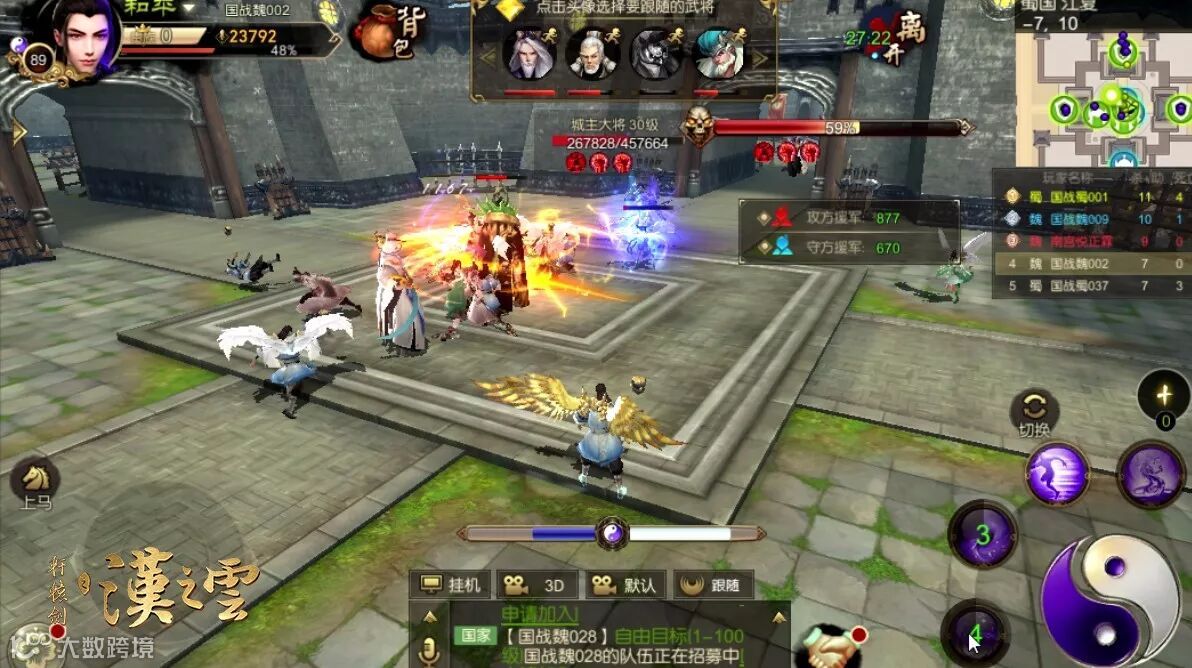The width and height of the screenshot is (1192, 668).
Task: Choose the teal-turbaned bearded general portrait
Action: pos(717,54)
